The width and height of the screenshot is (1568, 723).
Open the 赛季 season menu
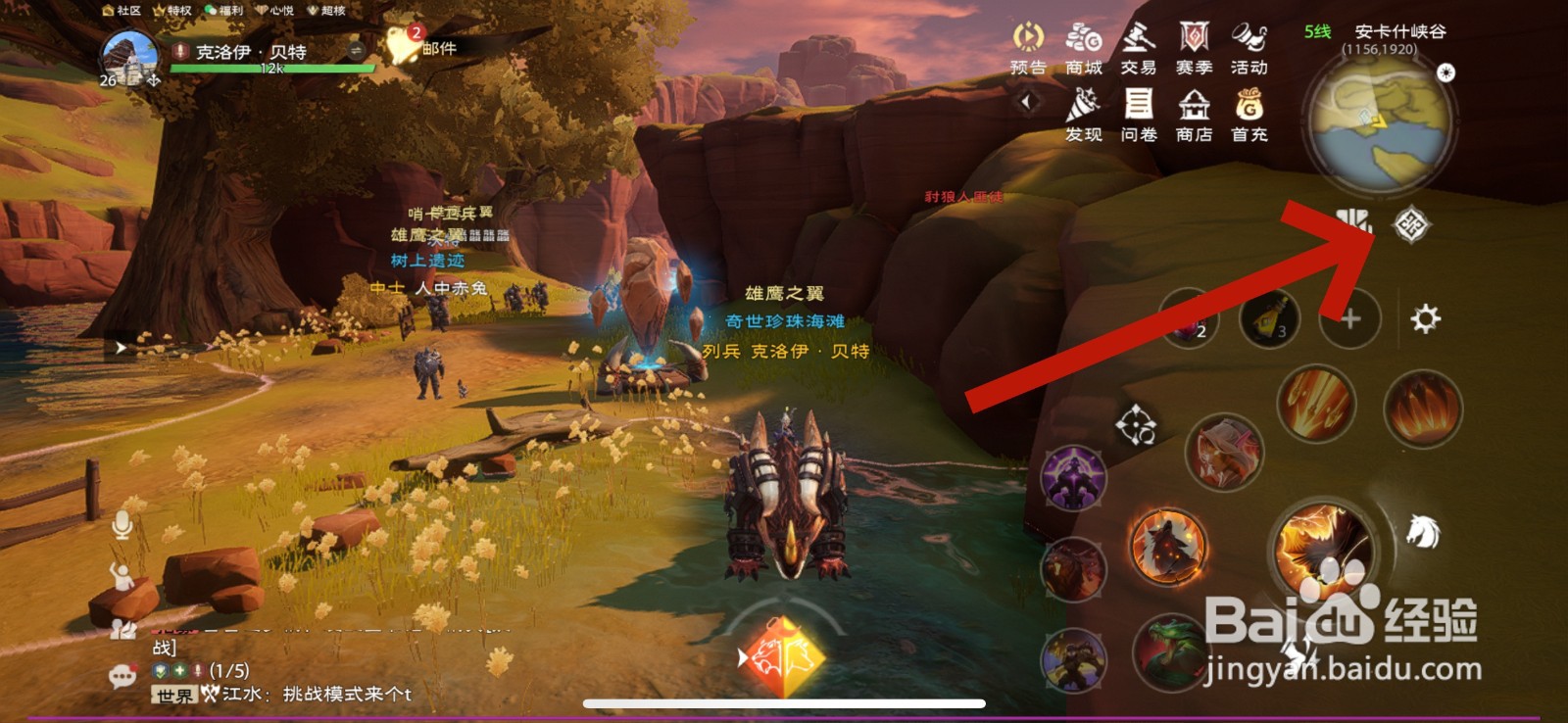(1194, 48)
